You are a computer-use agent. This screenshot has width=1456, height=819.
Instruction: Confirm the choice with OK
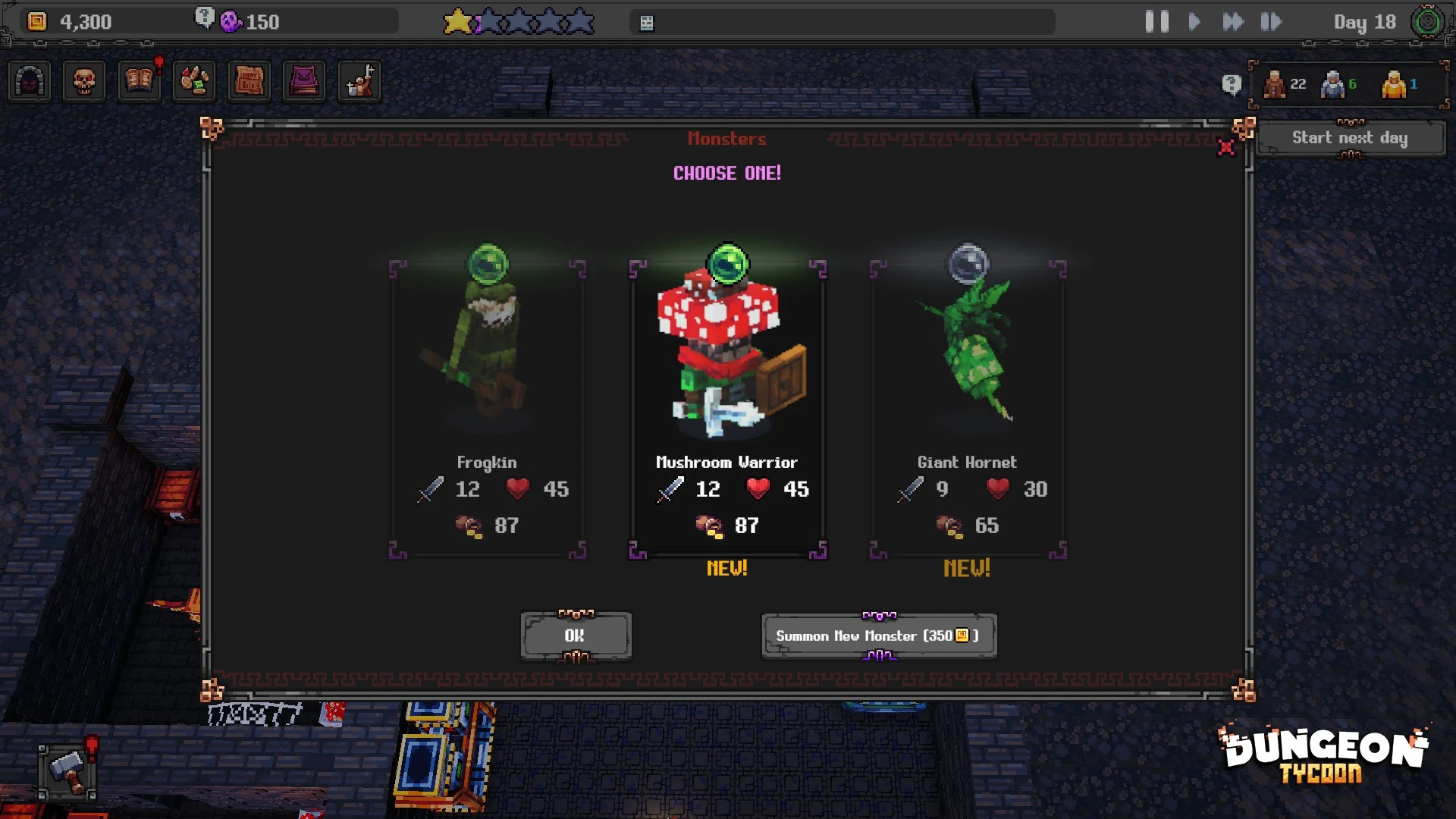(576, 635)
